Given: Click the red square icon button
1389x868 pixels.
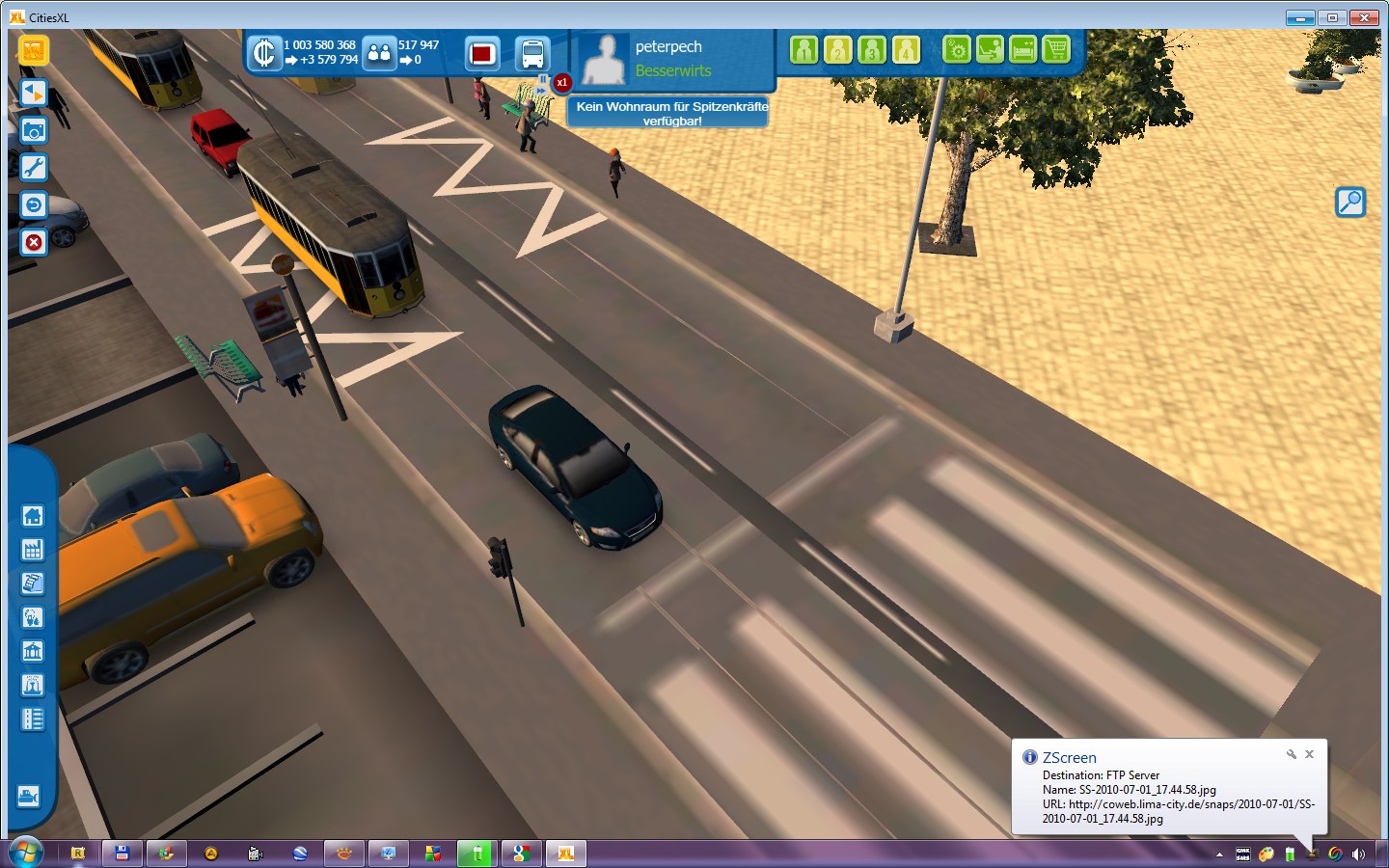Looking at the screenshot, I should pyautogui.click(x=482, y=54).
